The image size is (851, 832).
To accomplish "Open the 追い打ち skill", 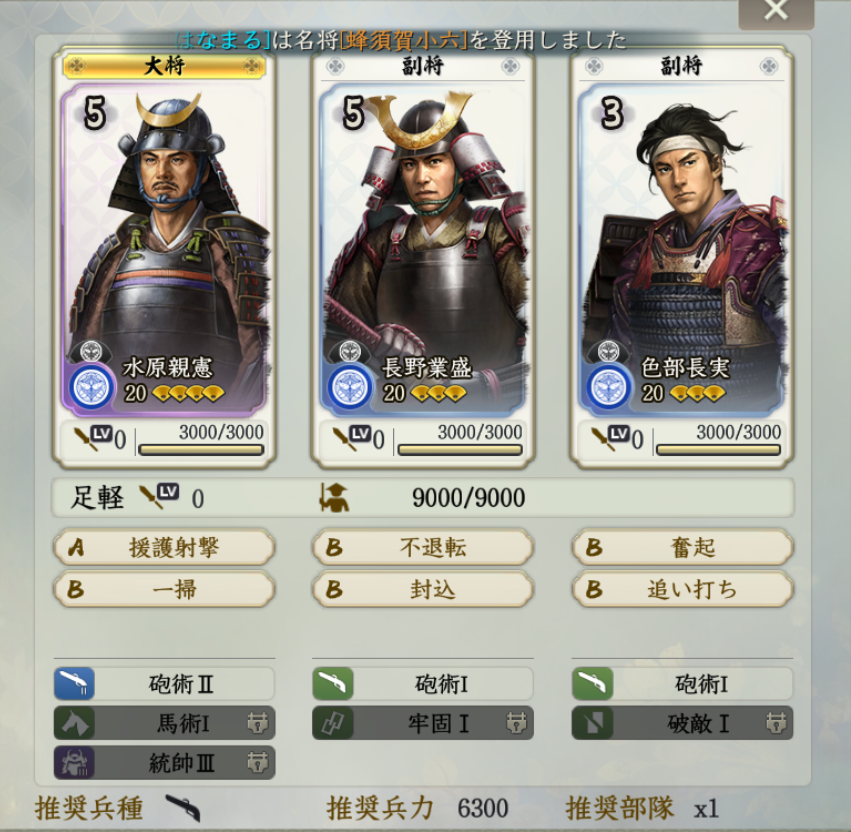I will click(682, 589).
